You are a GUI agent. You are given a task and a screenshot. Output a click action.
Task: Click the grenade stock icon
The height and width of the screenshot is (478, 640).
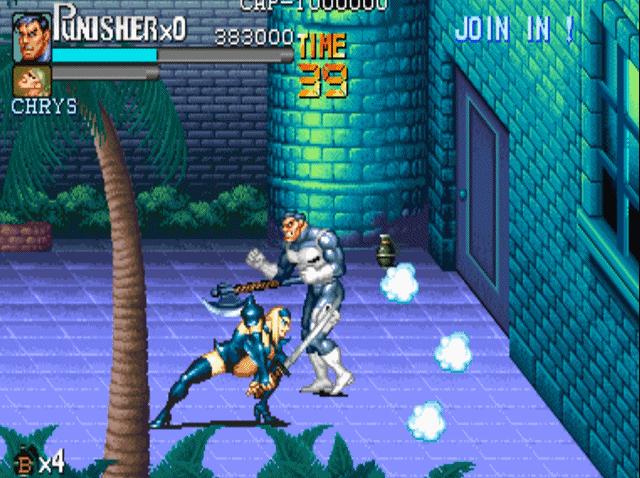(x=24, y=461)
